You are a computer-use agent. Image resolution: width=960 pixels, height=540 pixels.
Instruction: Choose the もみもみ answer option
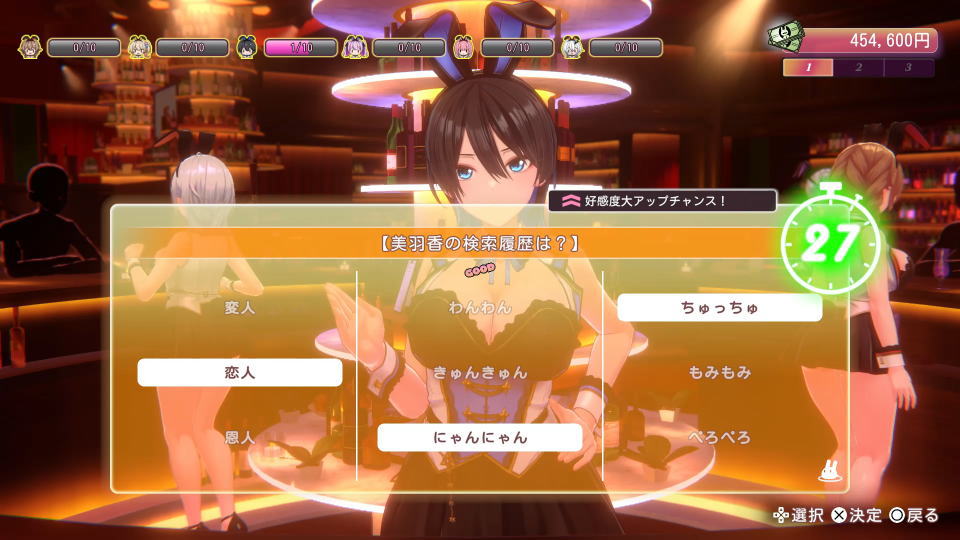pos(720,372)
